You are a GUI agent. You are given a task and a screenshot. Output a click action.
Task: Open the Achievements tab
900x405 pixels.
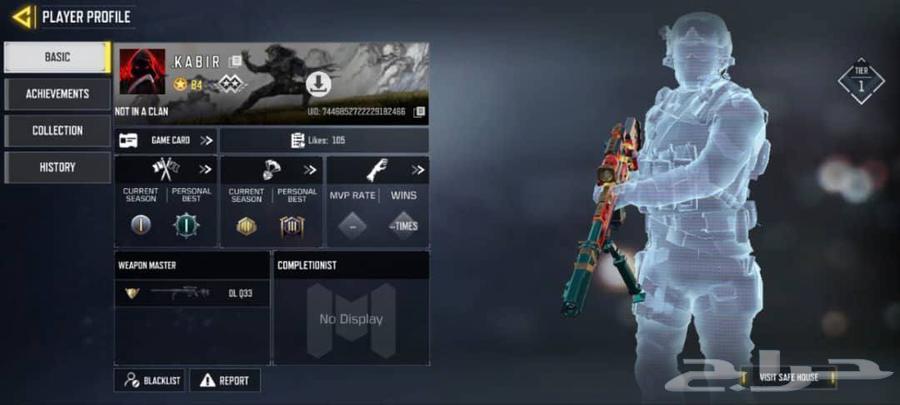56,94
